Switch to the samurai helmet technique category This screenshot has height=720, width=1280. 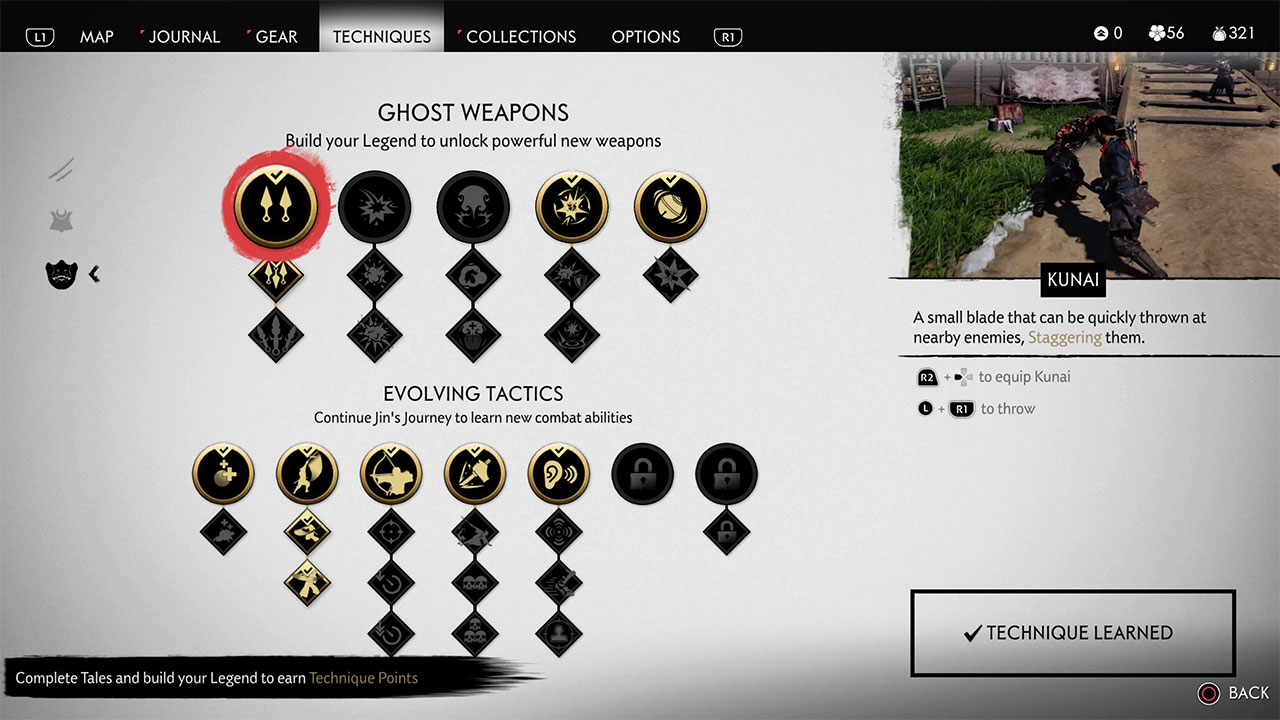click(x=62, y=220)
